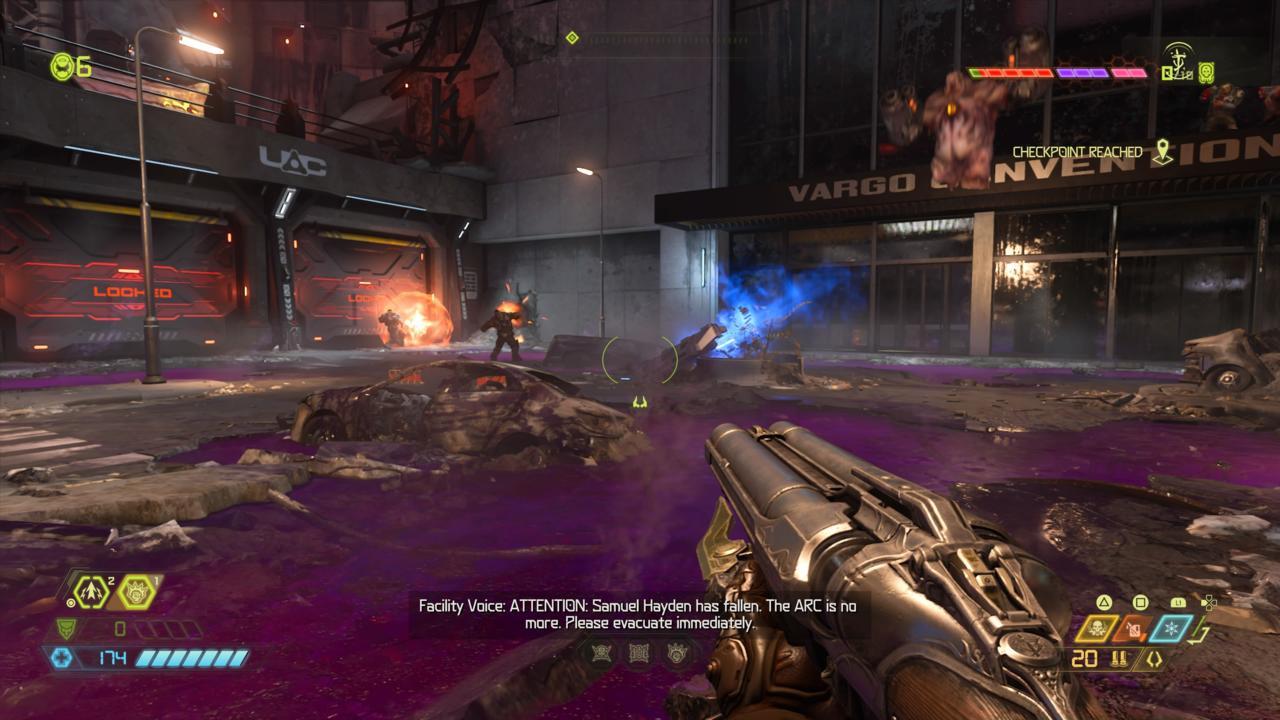Viewport: 1280px width, 720px height.
Task: Activate the yellow skull chainsaw icon
Action: click(1099, 628)
